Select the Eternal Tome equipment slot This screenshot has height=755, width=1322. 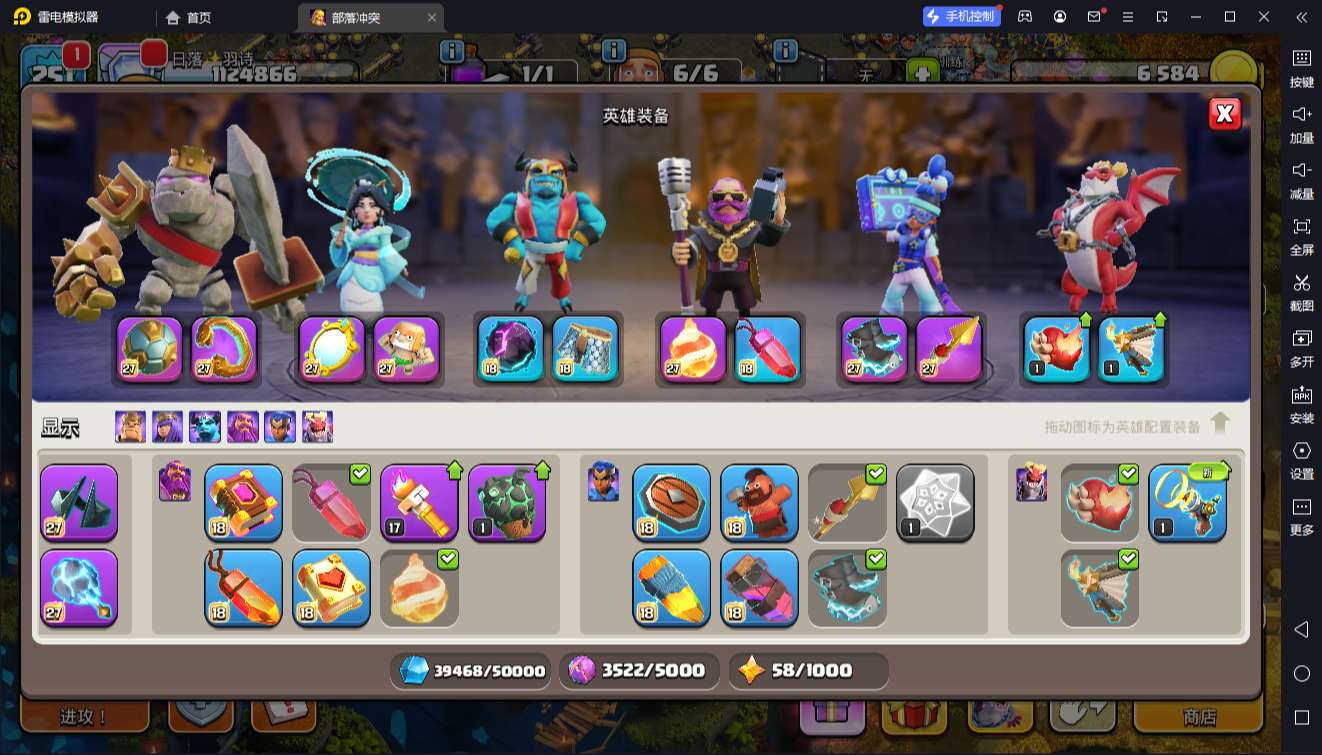(x=244, y=502)
